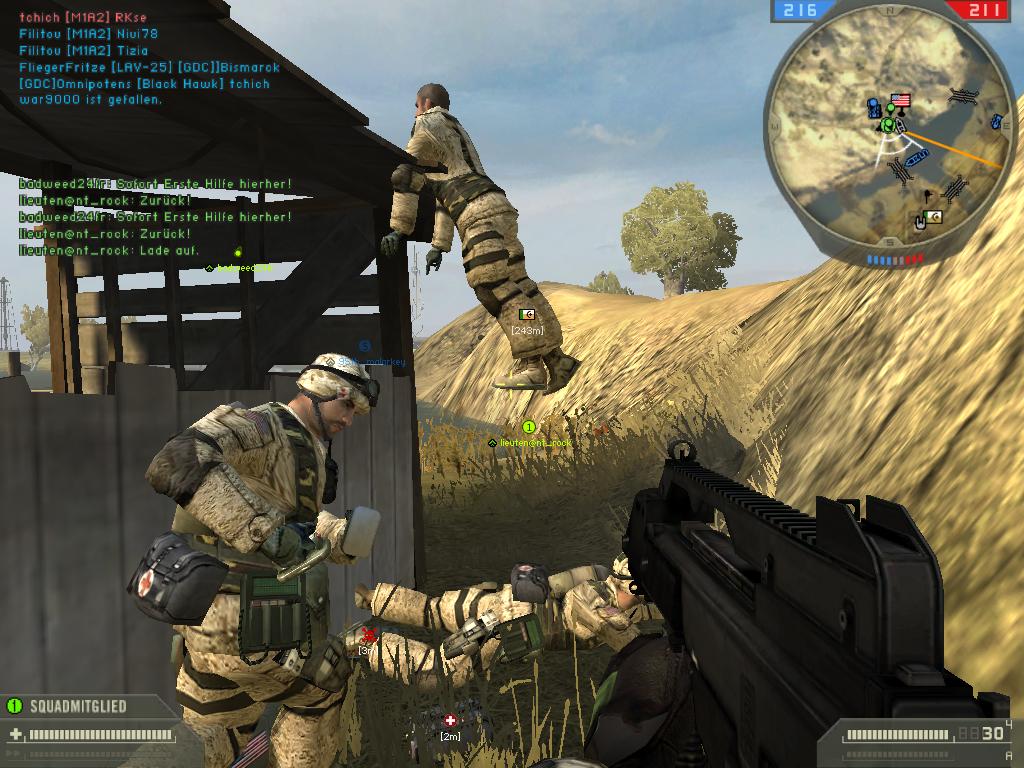This screenshot has width=1024, height=768.
Task: Select squad leader lieuten@nt_rock's name tag
Action: coord(535,442)
